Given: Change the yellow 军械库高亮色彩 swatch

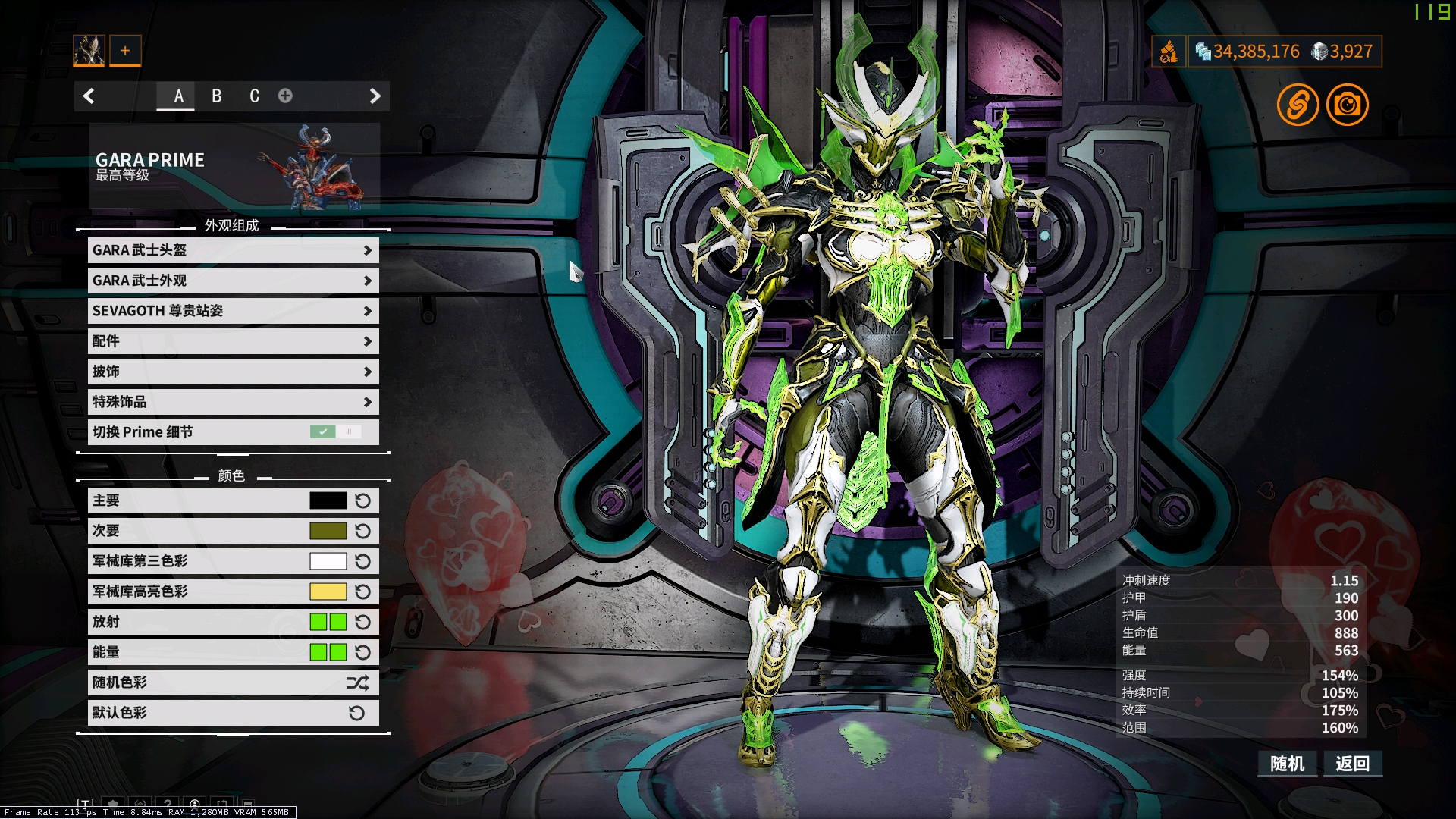Looking at the screenshot, I should pyautogui.click(x=328, y=591).
